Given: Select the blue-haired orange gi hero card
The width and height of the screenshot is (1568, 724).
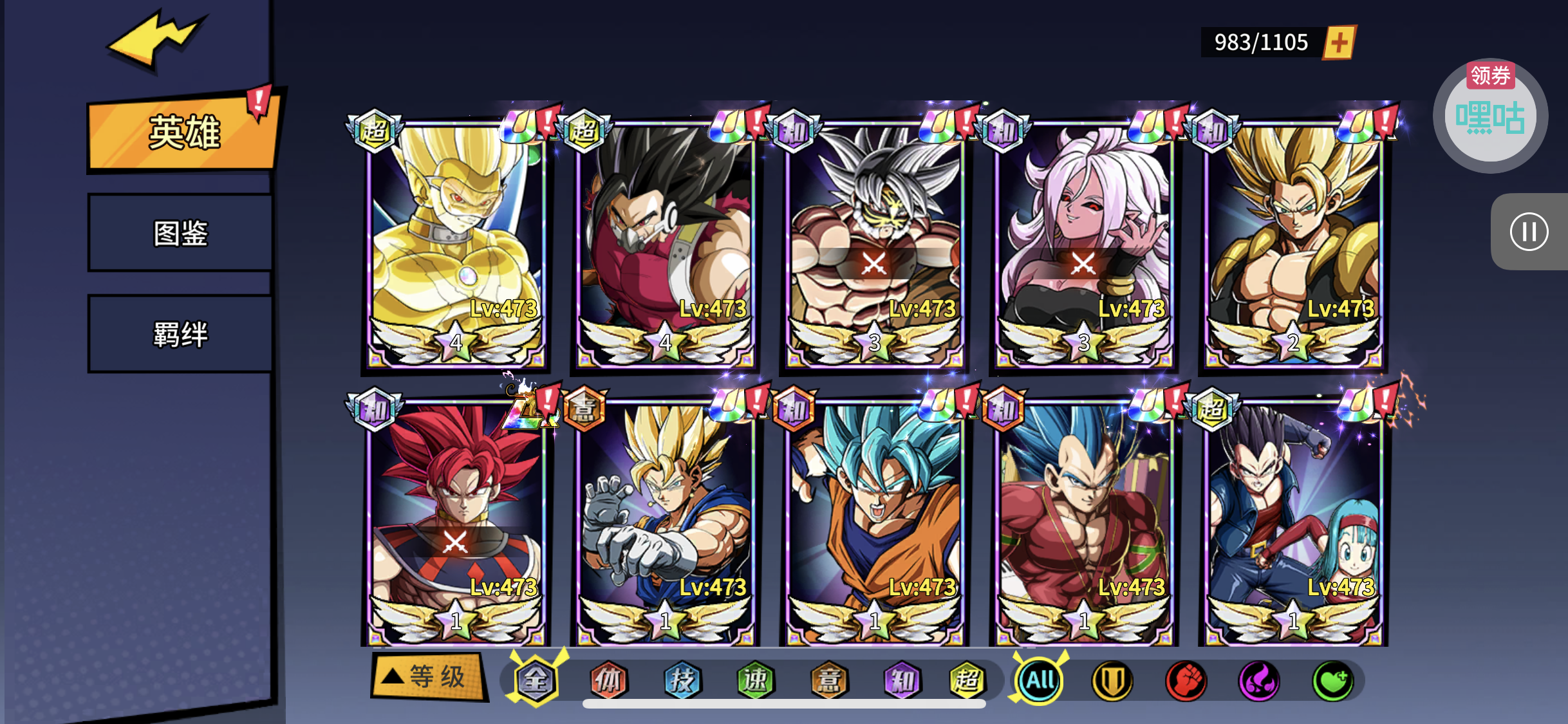Looking at the screenshot, I should 874,521.
